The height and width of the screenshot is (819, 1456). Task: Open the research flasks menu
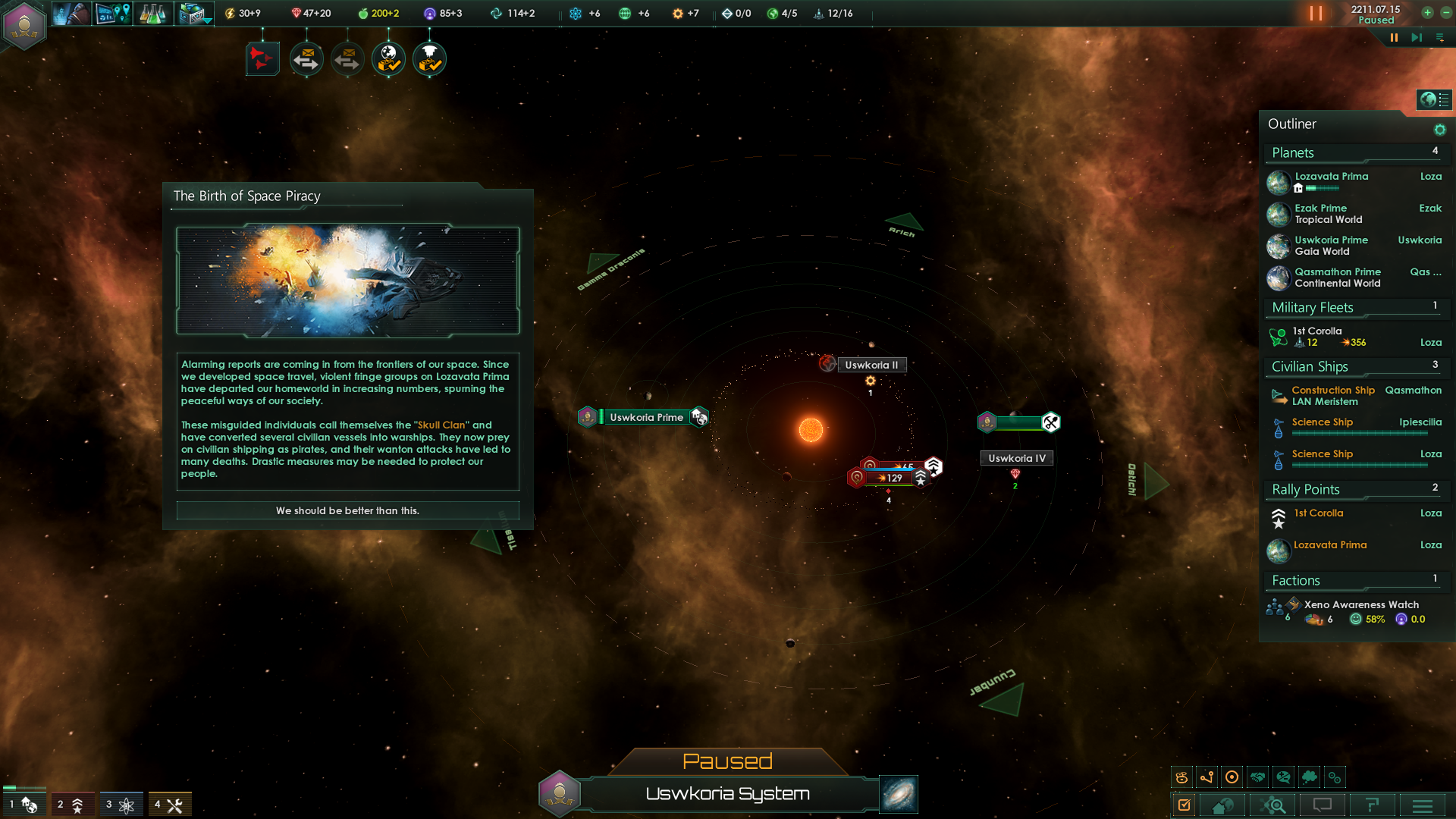[x=152, y=14]
